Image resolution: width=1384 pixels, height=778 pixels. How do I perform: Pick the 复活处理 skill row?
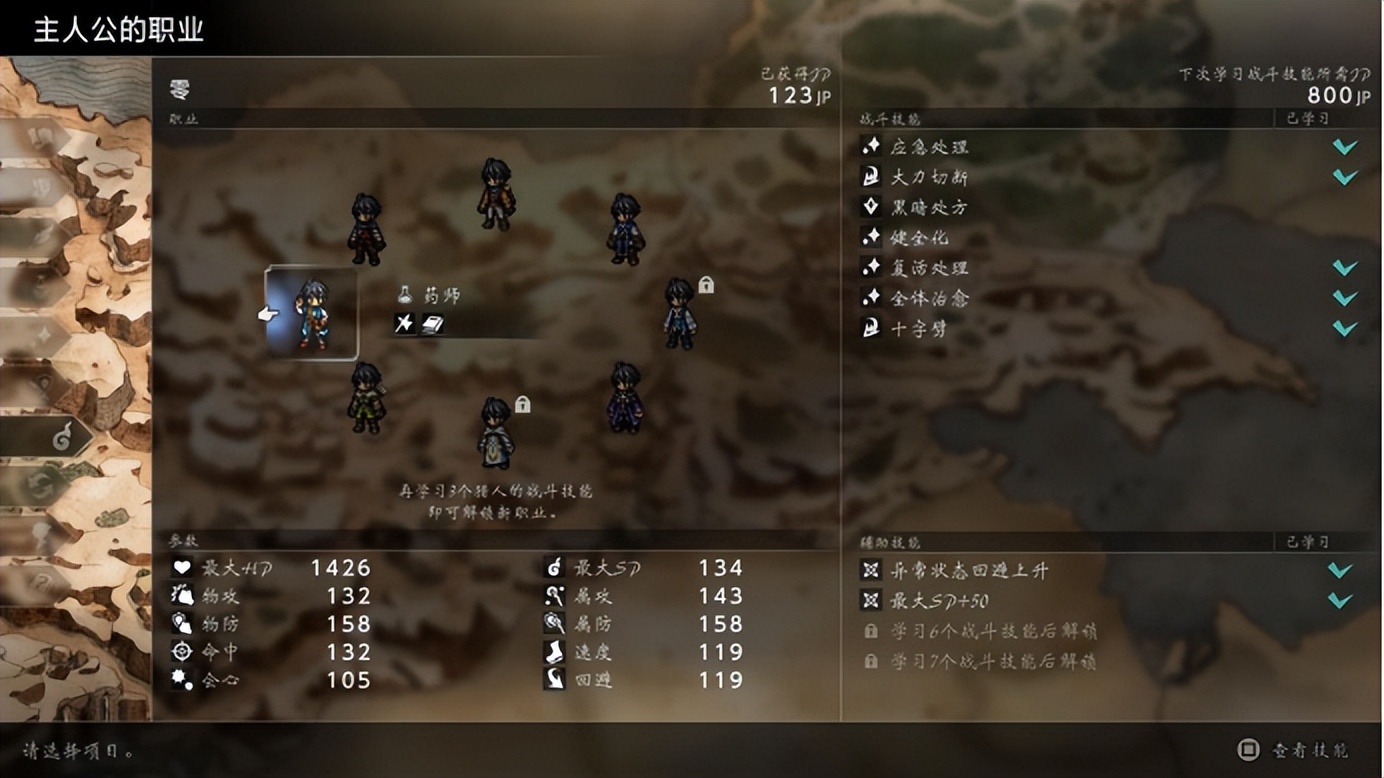tap(930, 268)
